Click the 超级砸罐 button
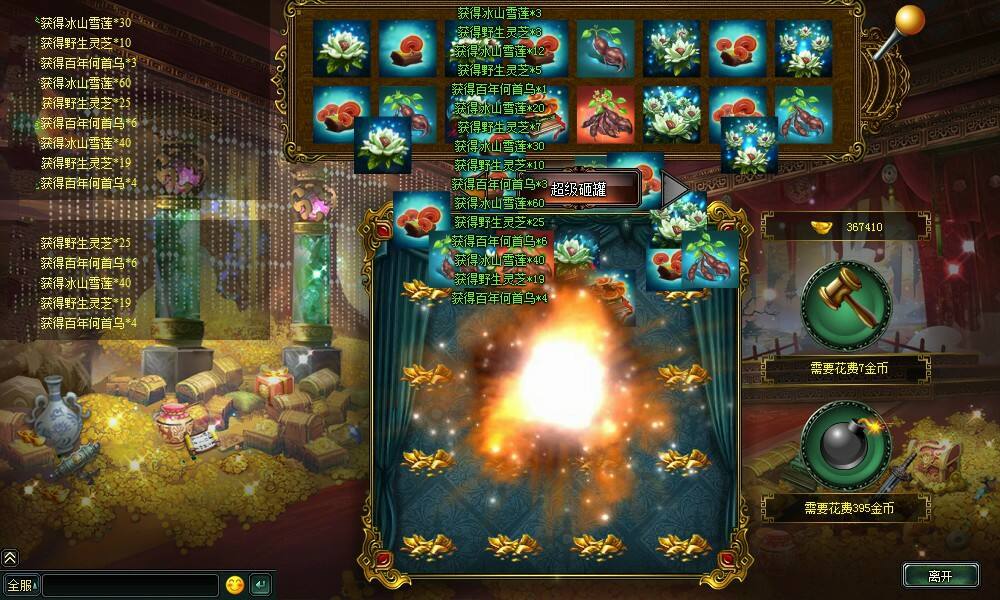The image size is (1000, 600). [592, 189]
